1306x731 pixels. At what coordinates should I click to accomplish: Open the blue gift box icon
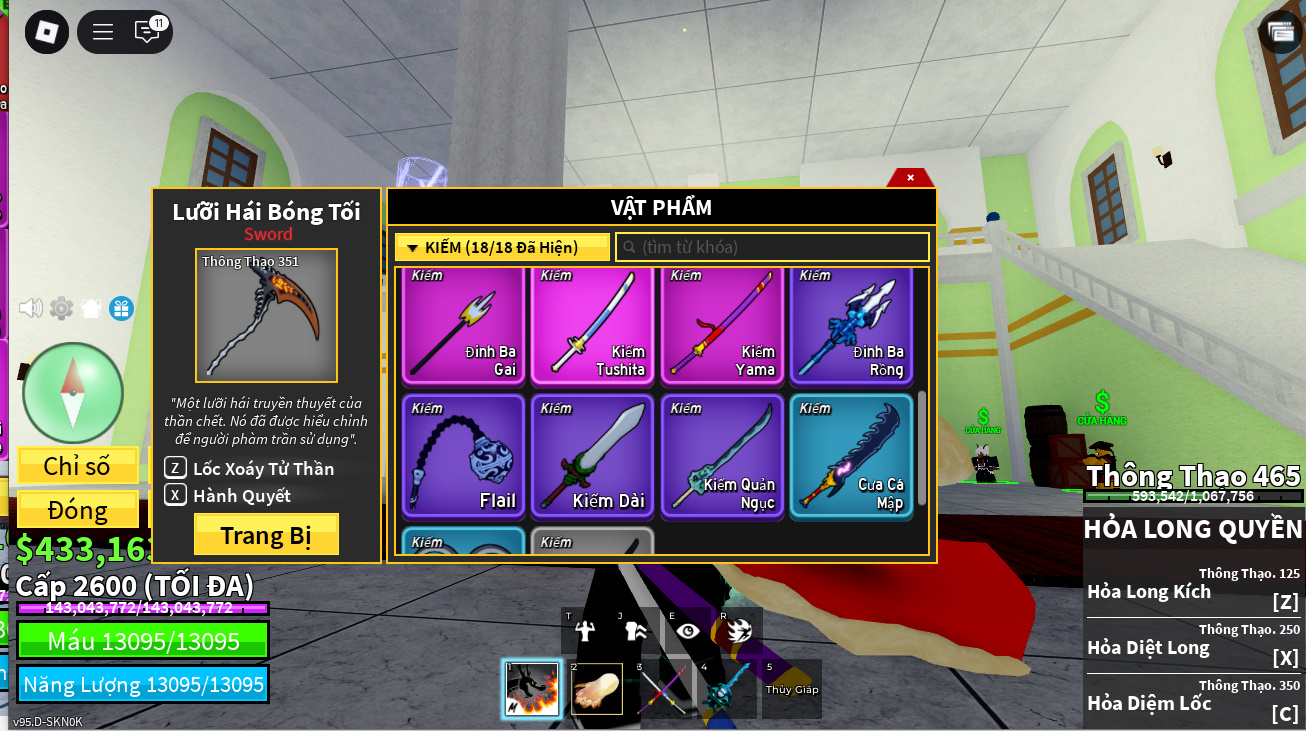pyautogui.click(x=121, y=308)
